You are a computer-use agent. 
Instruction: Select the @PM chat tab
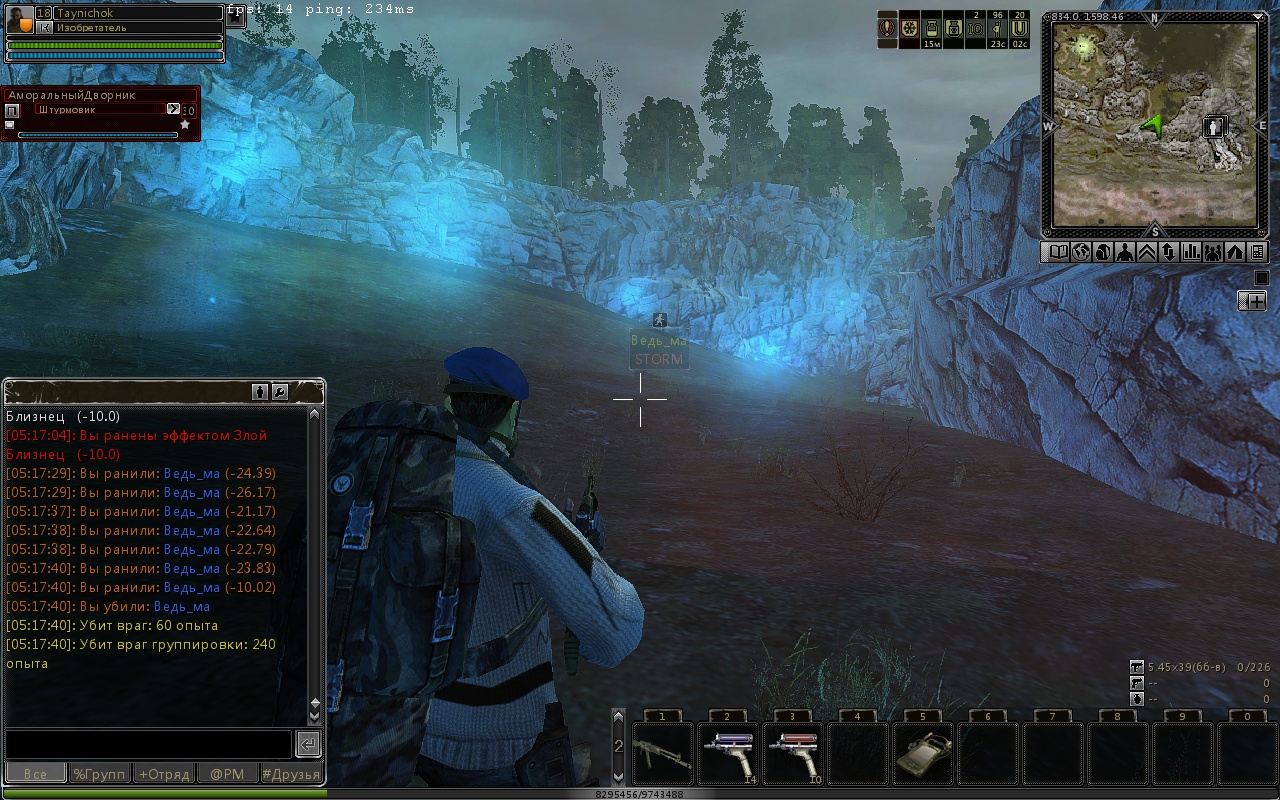click(x=227, y=774)
